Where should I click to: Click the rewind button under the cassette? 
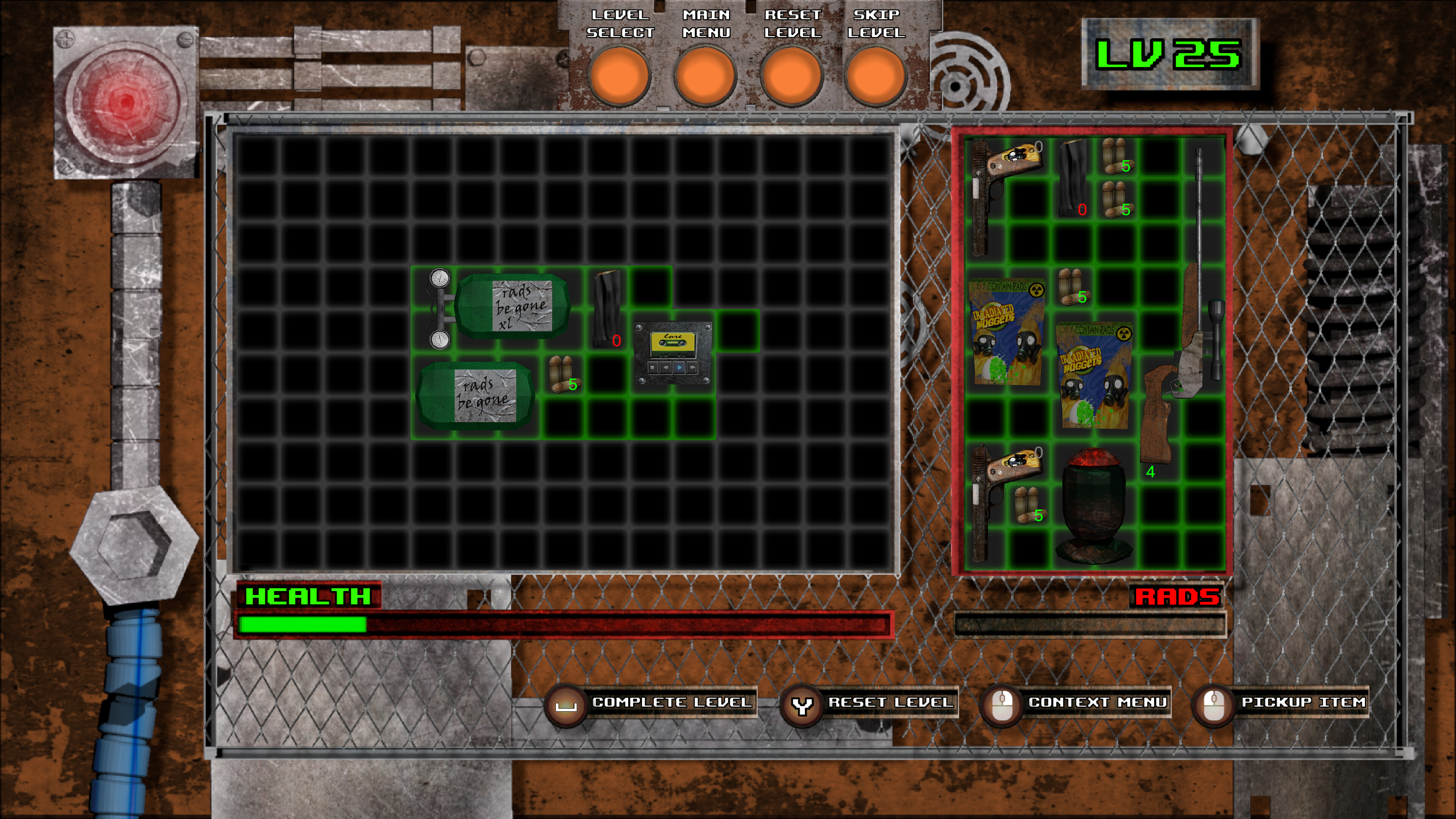(x=666, y=368)
